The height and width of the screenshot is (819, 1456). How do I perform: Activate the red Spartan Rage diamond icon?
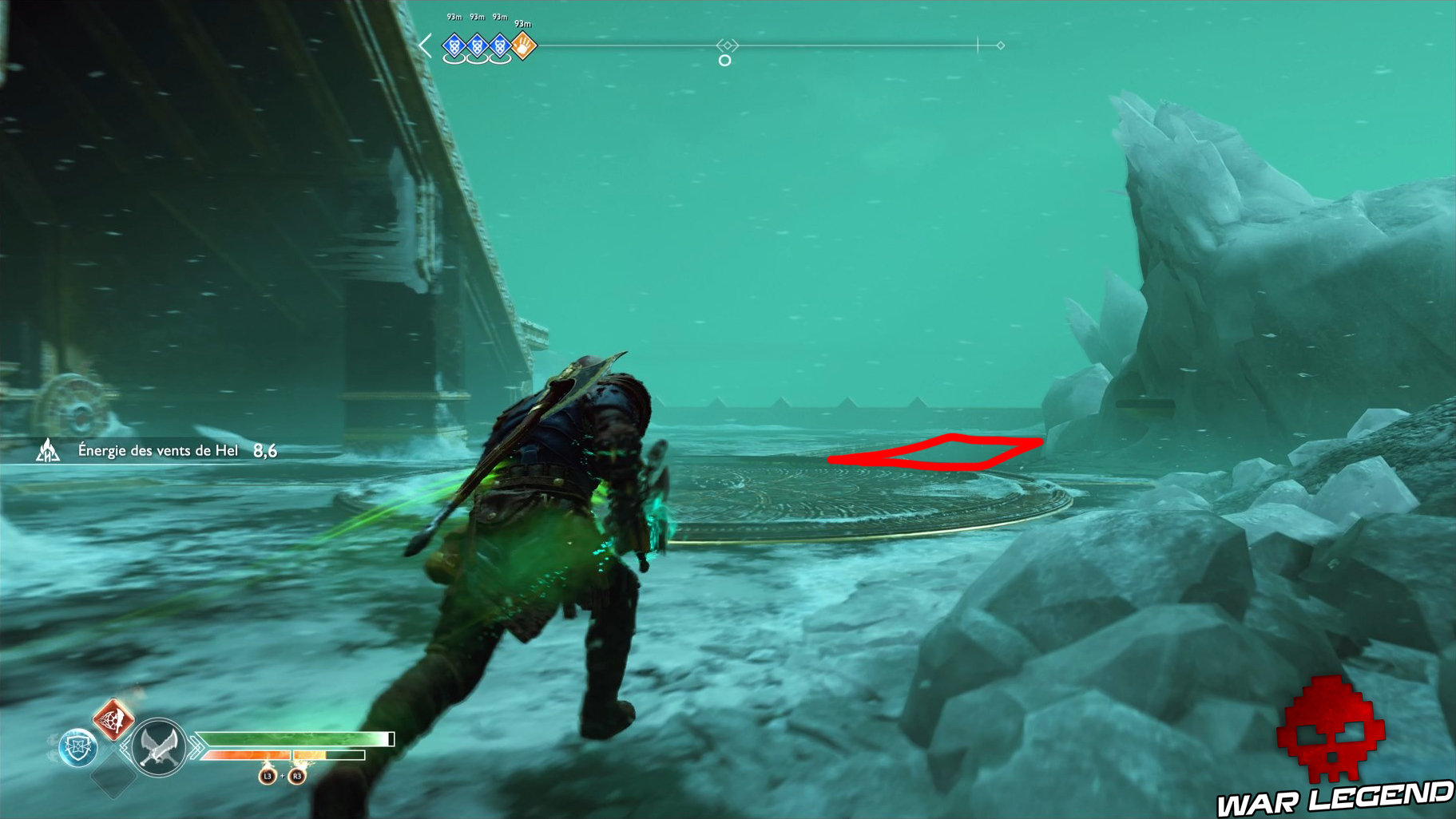point(113,720)
